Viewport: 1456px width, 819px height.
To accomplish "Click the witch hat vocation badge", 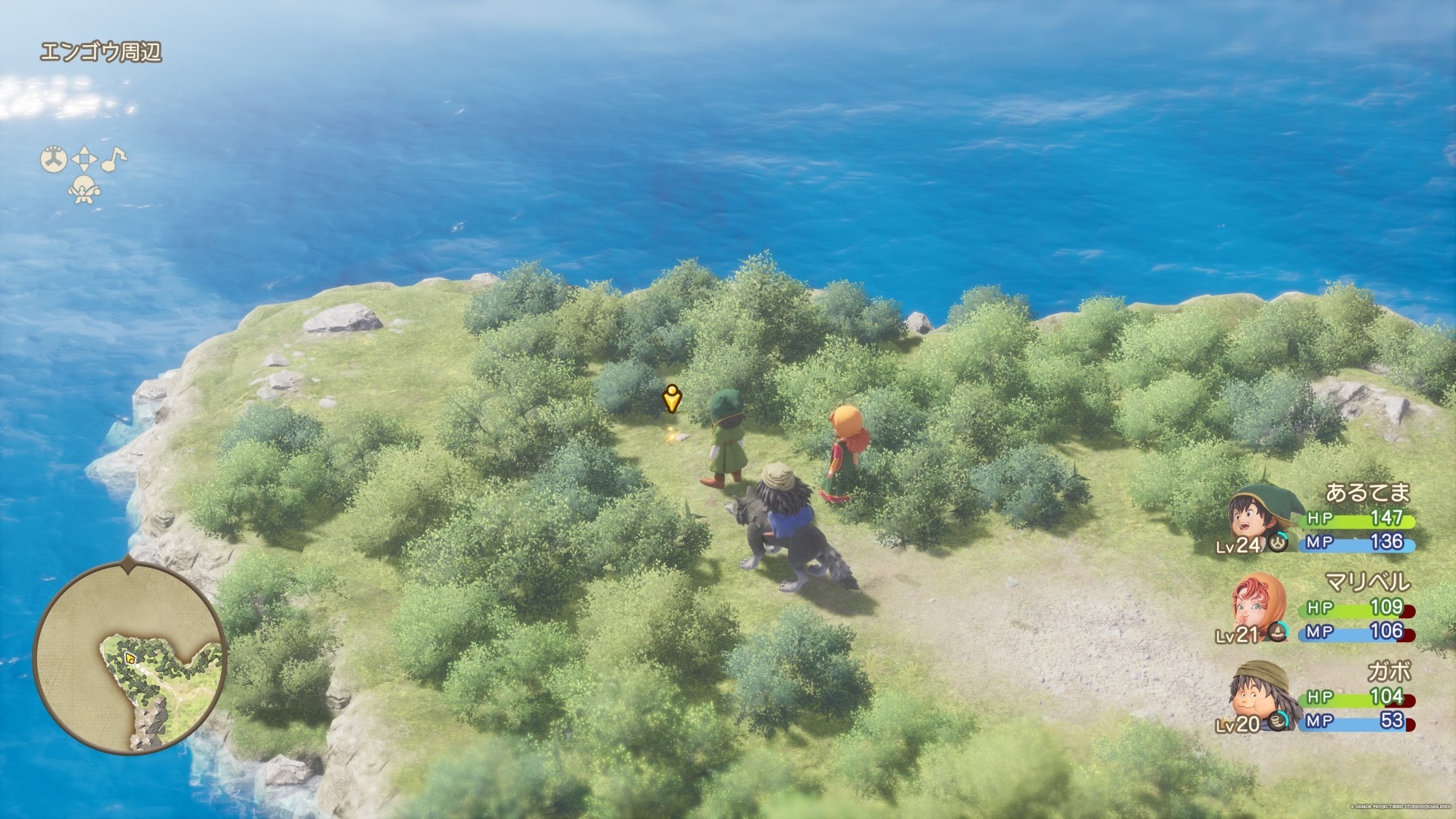I will click(x=1278, y=632).
